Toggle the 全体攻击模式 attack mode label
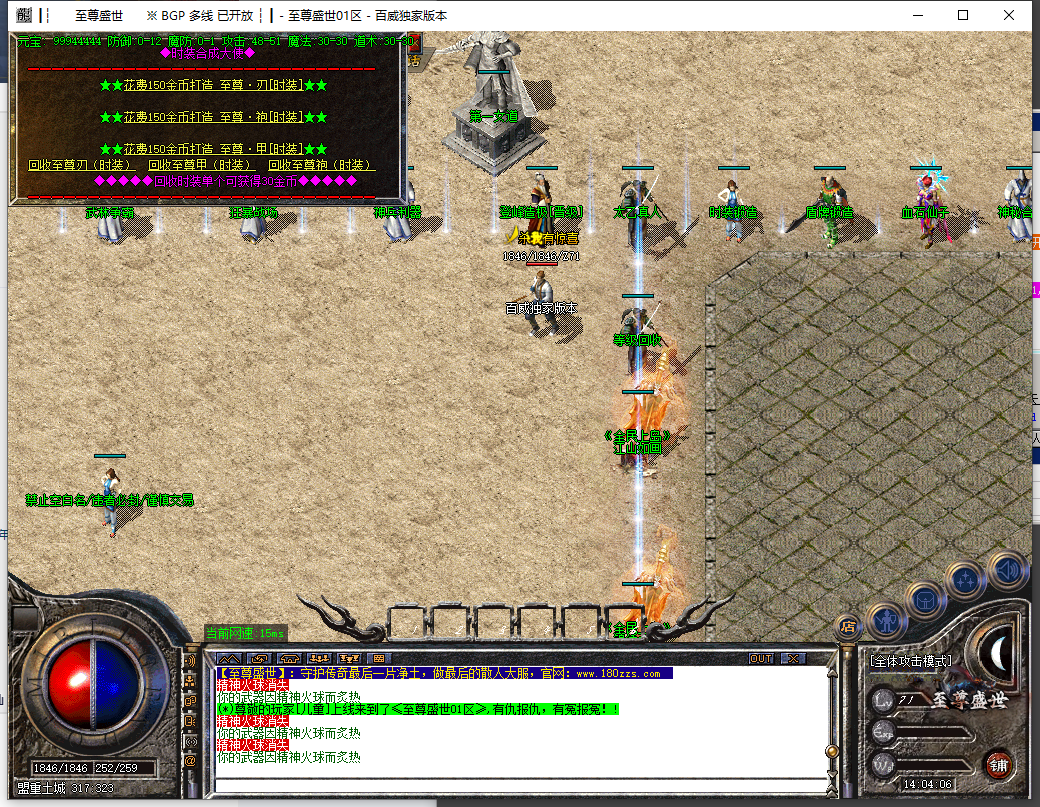Viewport: 1040px width, 807px height. [x=910, y=661]
